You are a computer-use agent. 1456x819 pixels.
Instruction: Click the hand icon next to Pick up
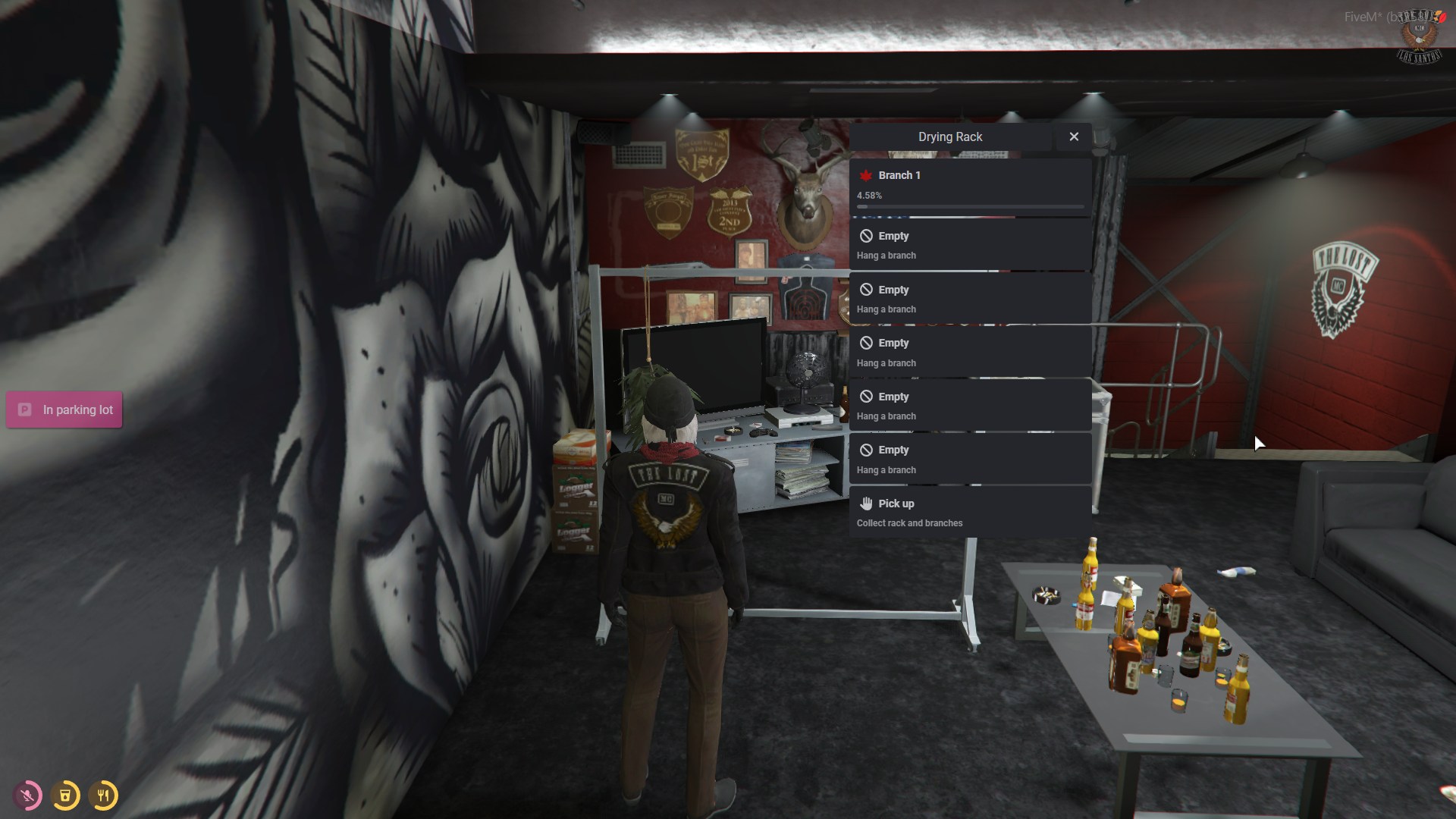pos(867,503)
